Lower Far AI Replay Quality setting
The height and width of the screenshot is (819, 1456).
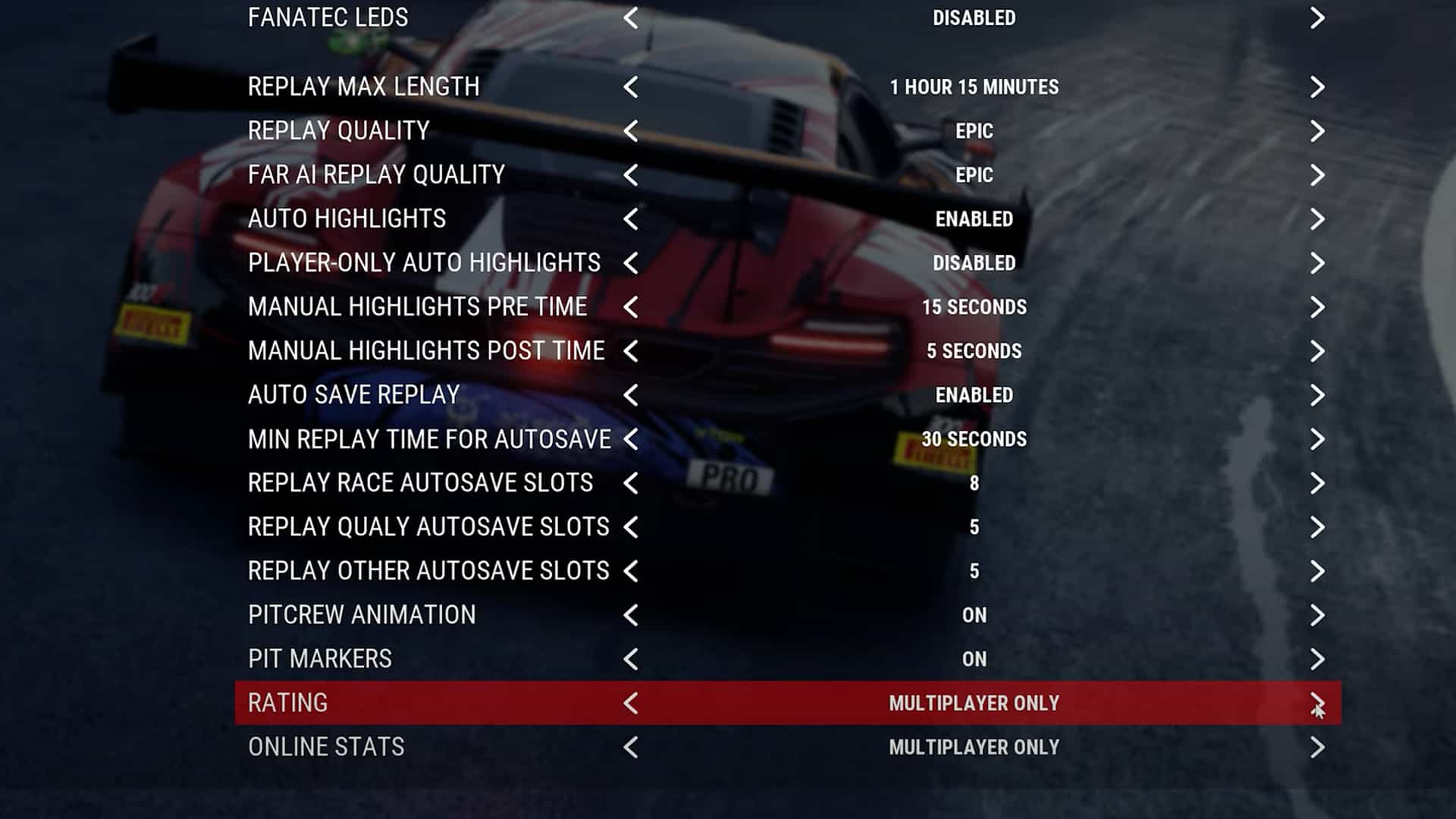click(x=632, y=174)
